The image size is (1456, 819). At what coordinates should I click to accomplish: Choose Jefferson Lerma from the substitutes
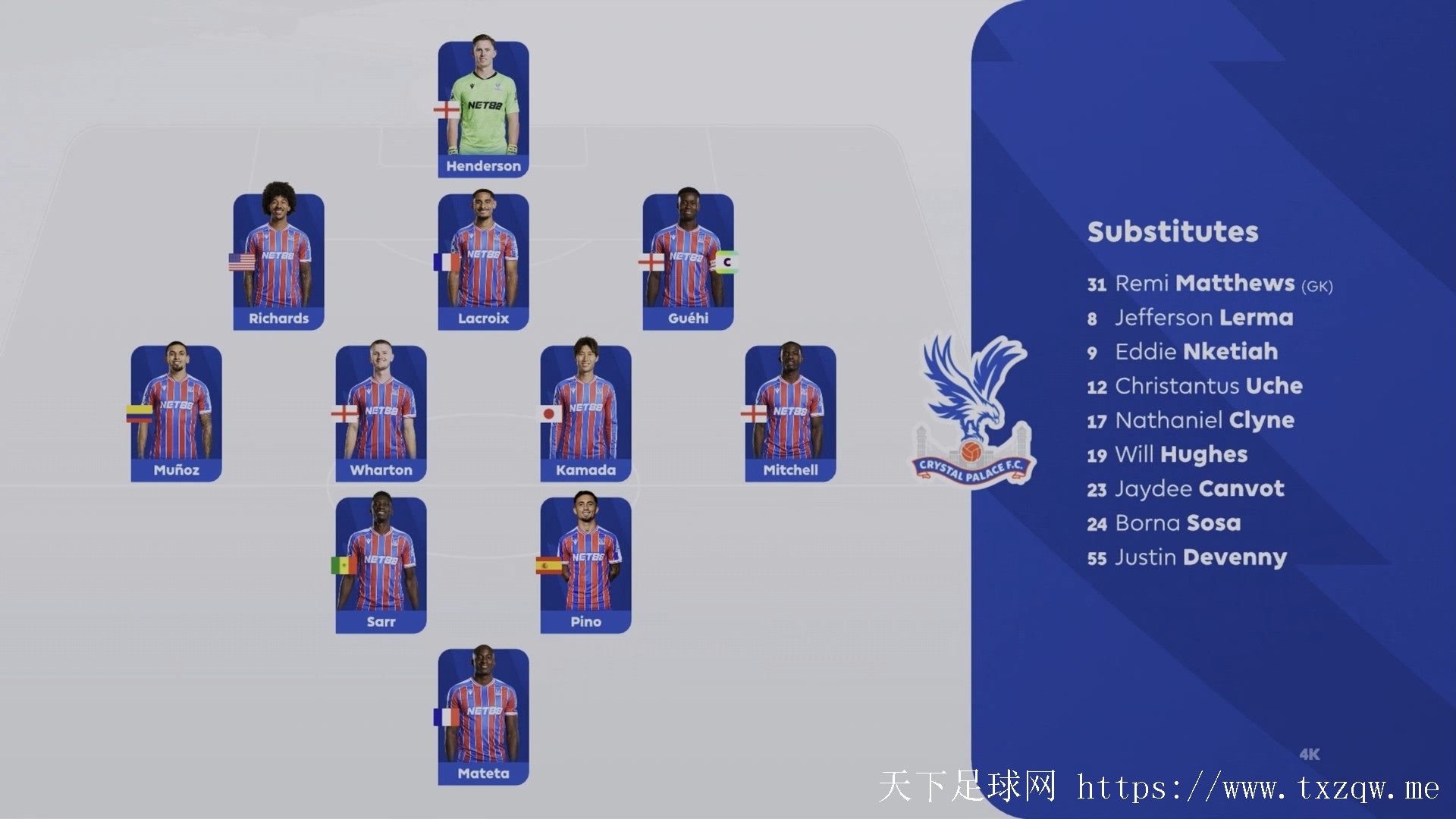tap(1203, 318)
